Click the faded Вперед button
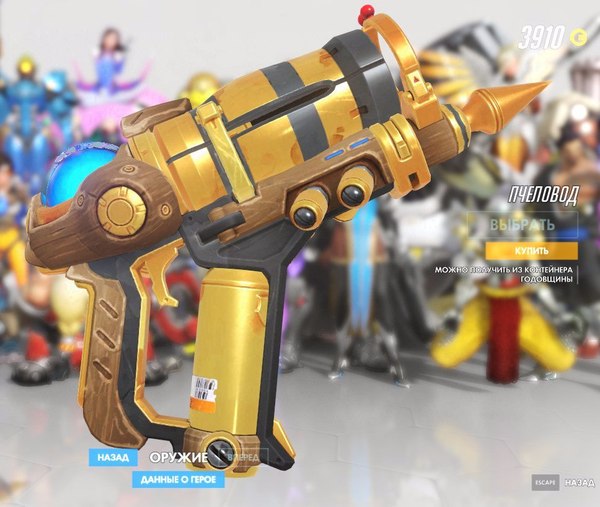 [x=243, y=458]
